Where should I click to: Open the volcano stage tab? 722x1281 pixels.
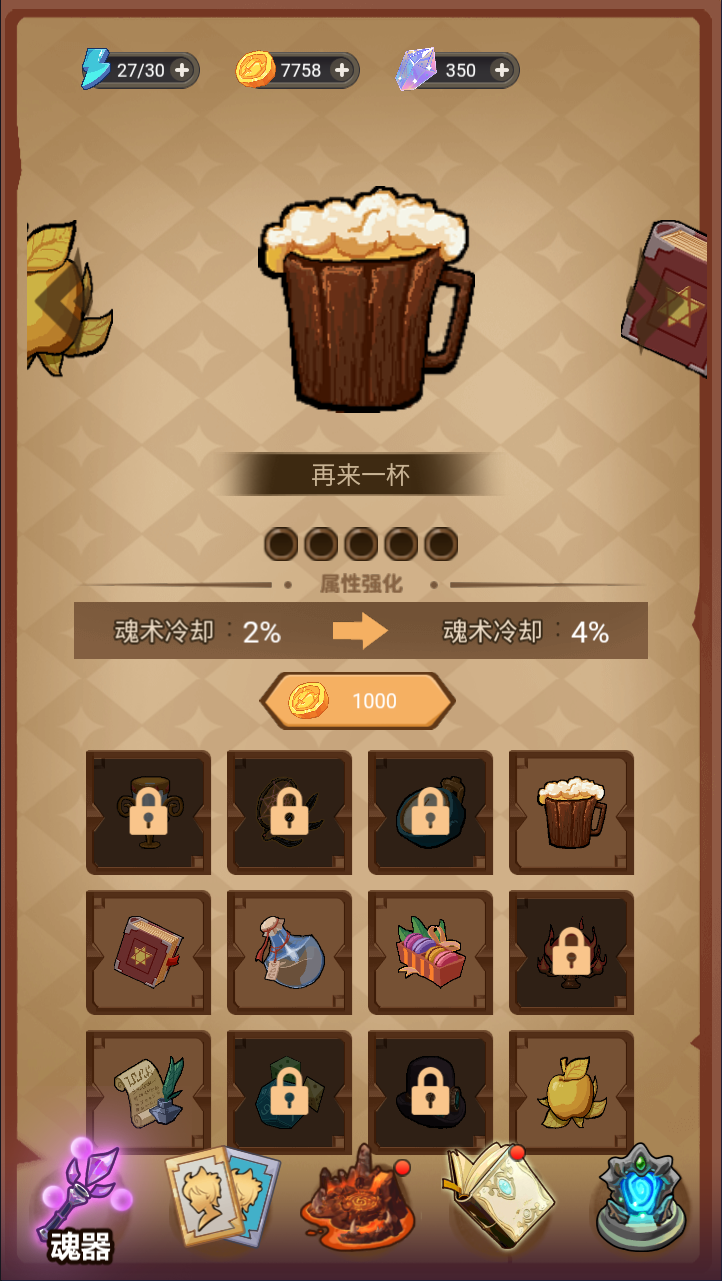(x=358, y=1205)
